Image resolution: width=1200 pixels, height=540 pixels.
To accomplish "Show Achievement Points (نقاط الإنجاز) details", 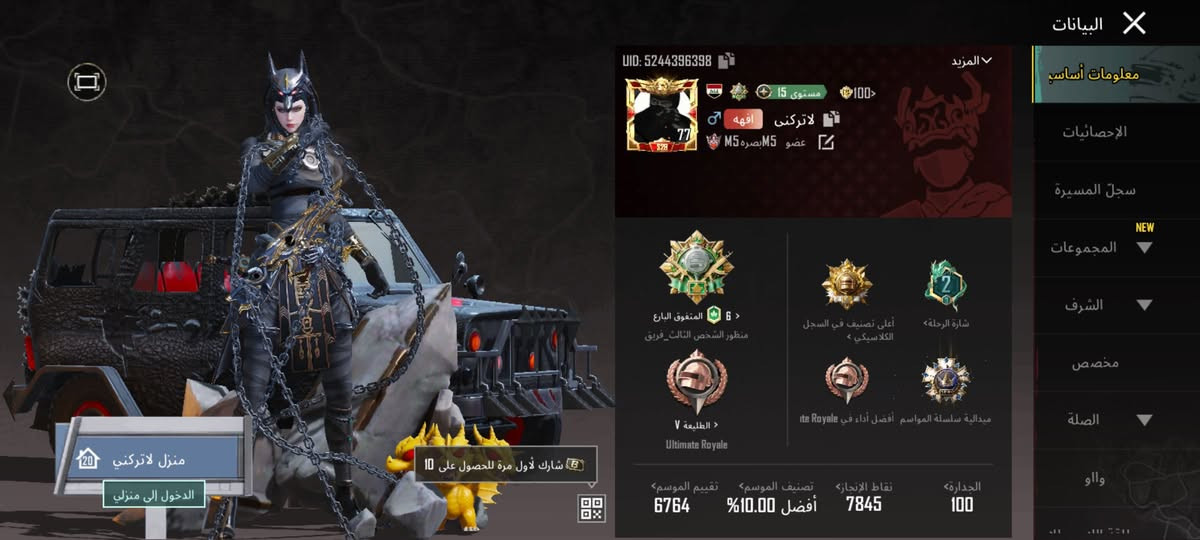I will coord(864,496).
